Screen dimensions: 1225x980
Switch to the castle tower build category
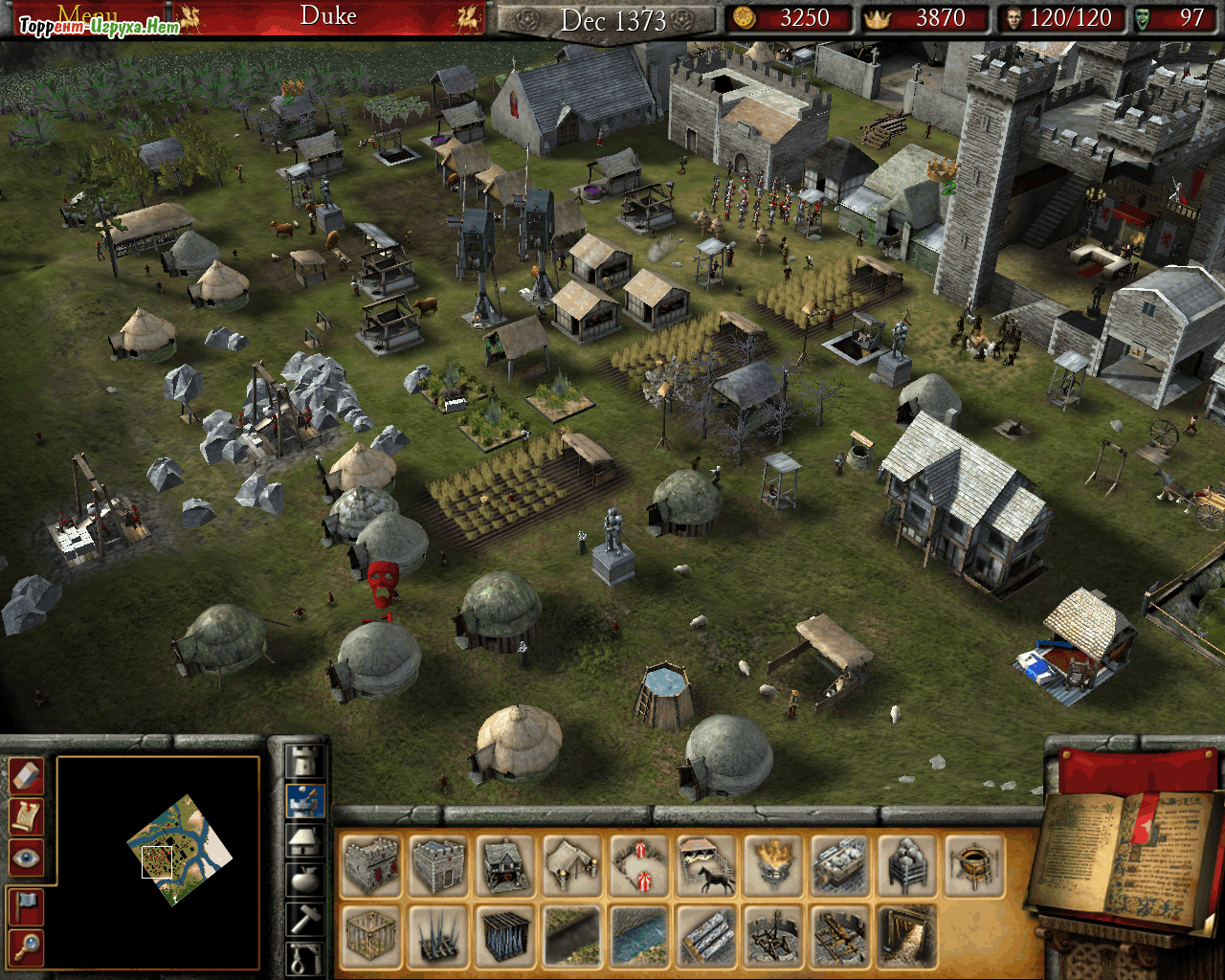[305, 763]
